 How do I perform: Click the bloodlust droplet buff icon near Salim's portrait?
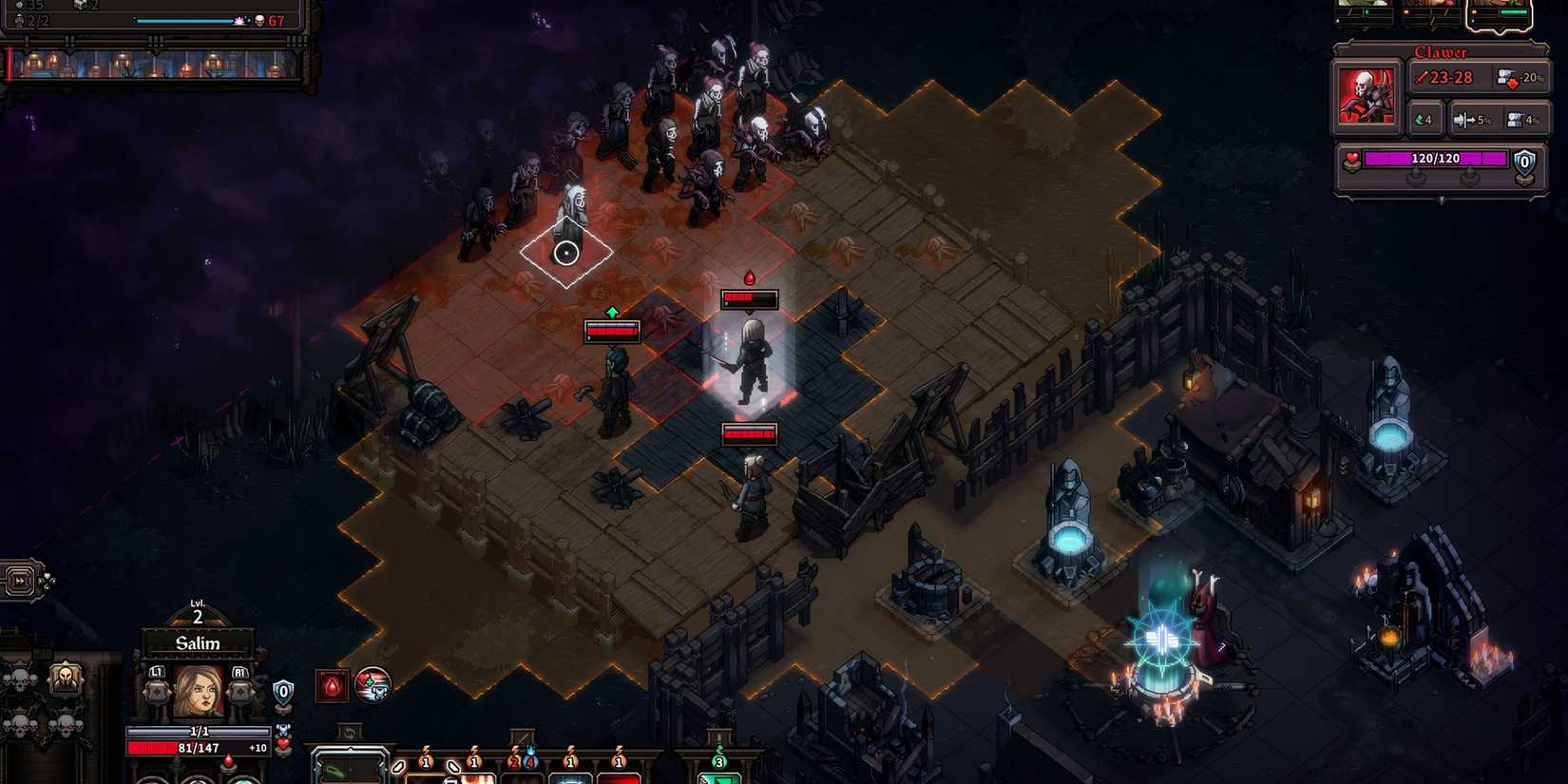[x=333, y=686]
